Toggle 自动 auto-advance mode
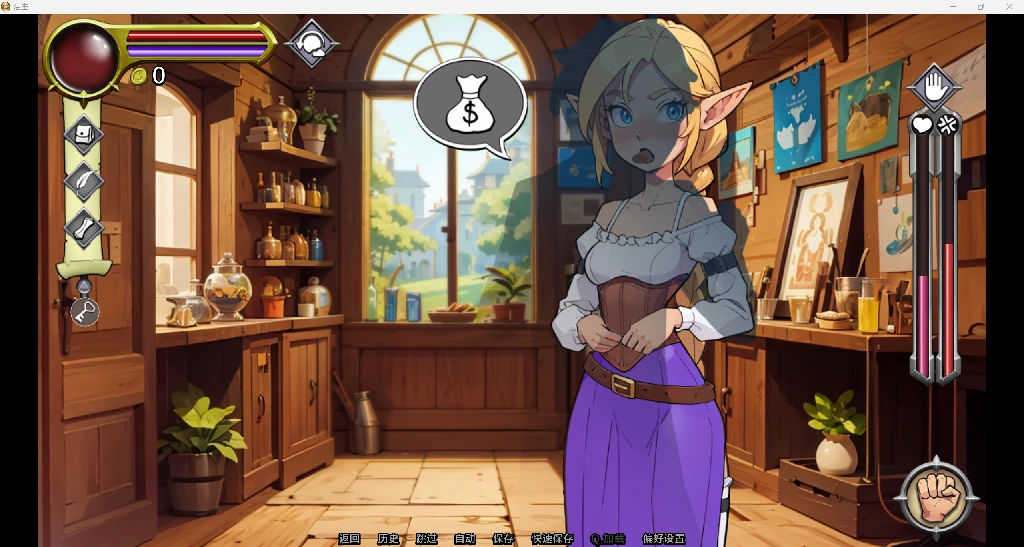 [x=465, y=539]
